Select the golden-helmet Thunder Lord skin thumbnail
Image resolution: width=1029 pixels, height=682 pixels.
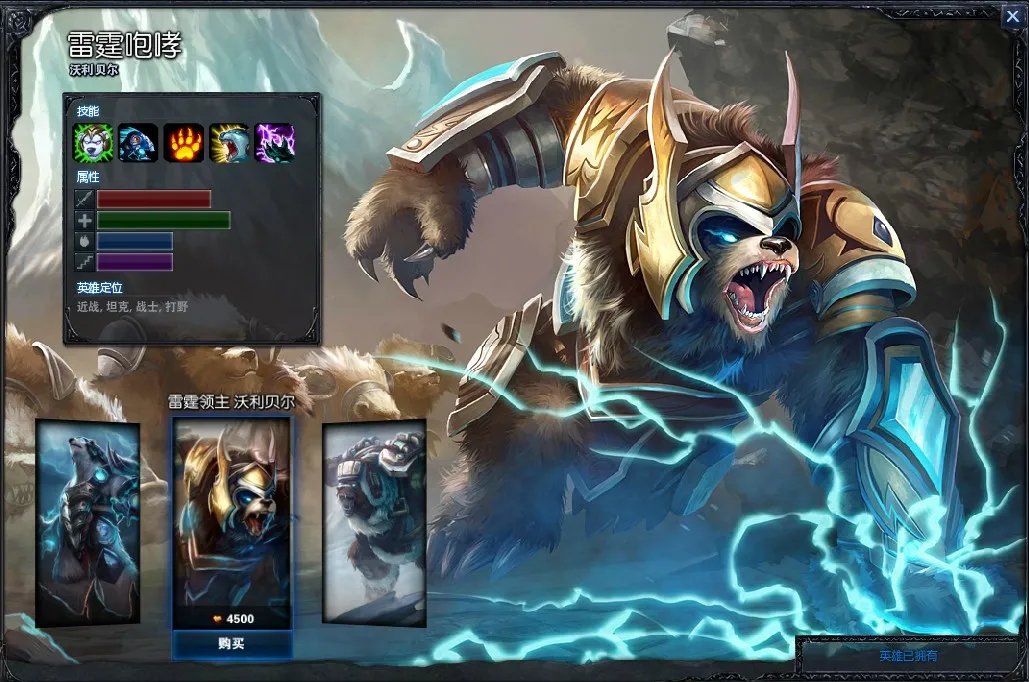(x=231, y=515)
